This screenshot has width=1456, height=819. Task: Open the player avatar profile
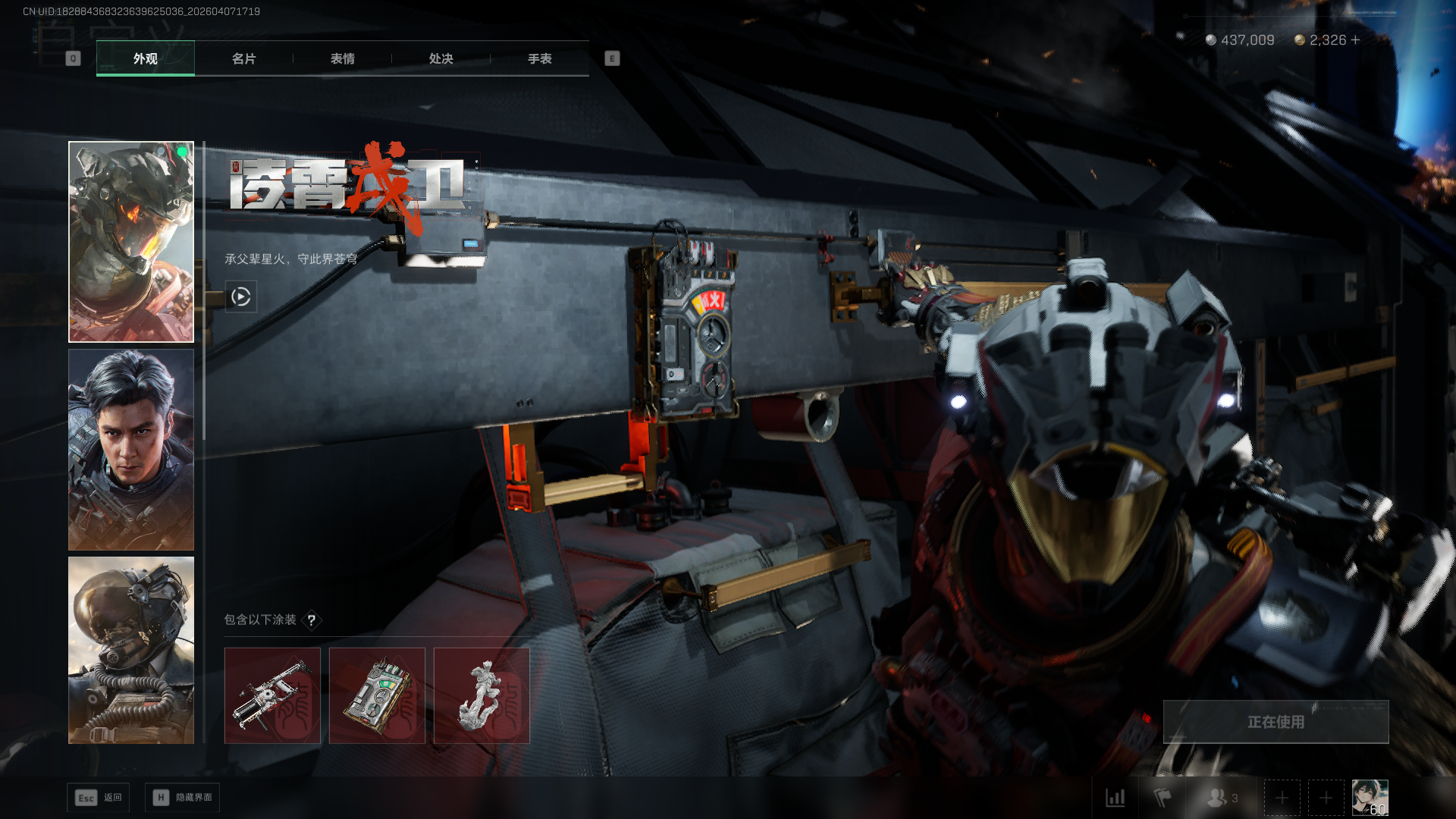[1370, 798]
